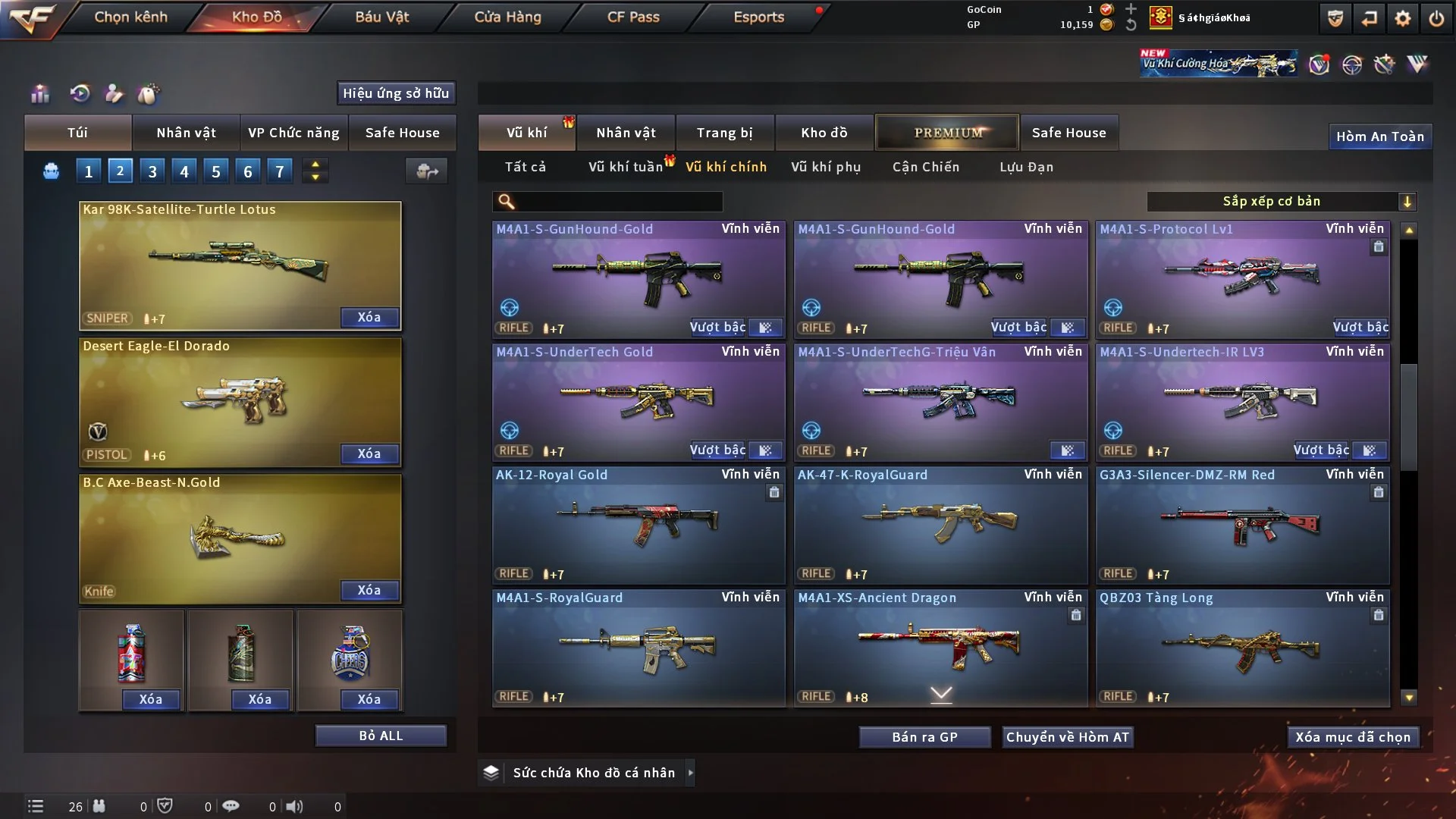
Task: Open the gear settings icon
Action: click(1403, 18)
